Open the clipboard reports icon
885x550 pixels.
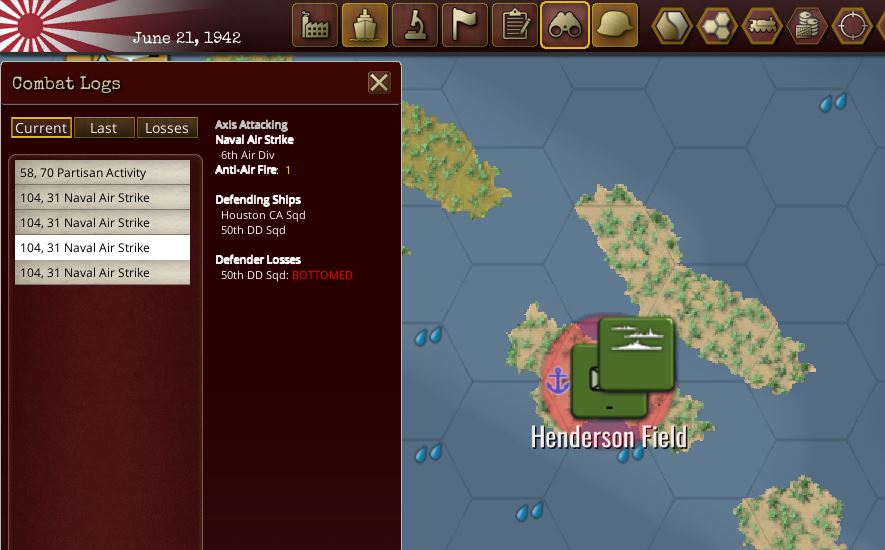515,25
